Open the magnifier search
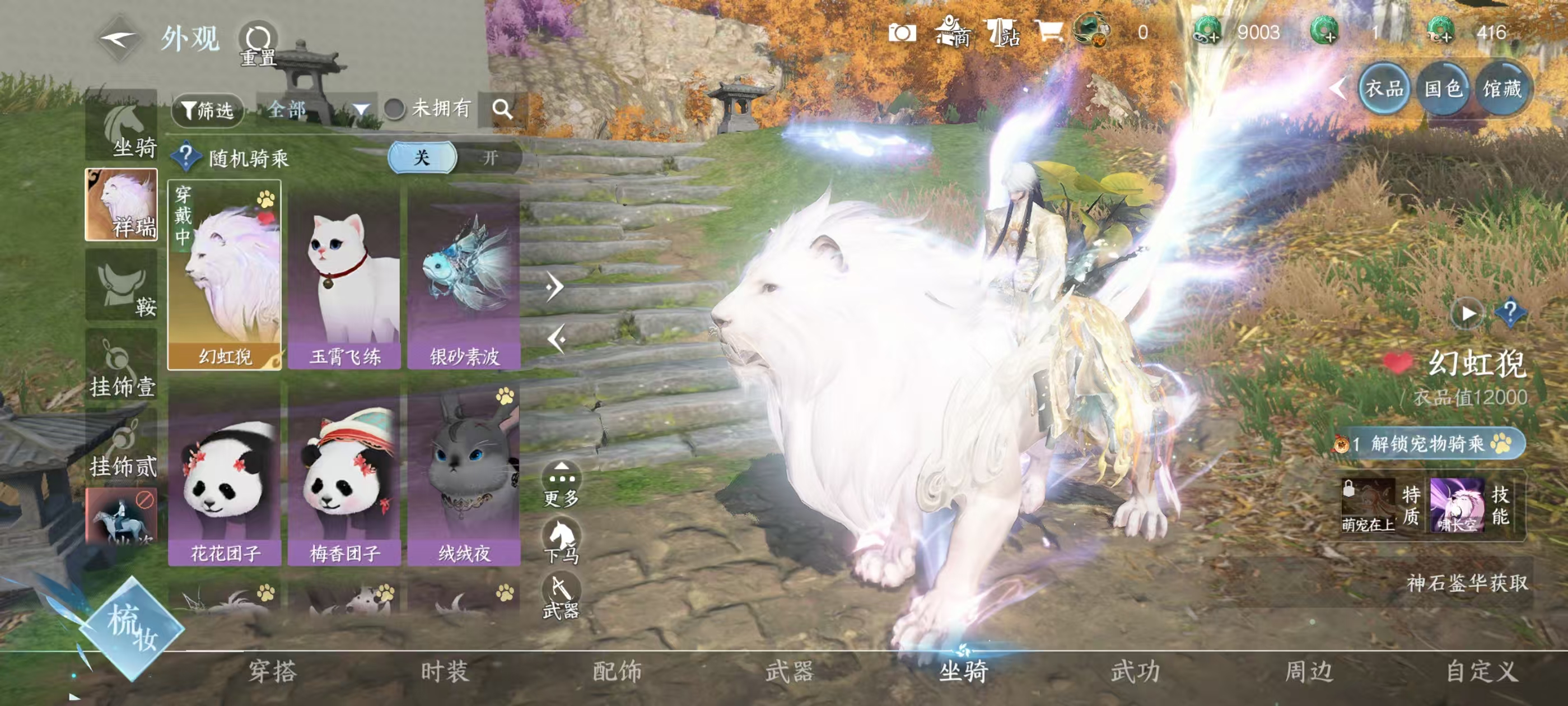The width and height of the screenshot is (1568, 706). tap(502, 110)
